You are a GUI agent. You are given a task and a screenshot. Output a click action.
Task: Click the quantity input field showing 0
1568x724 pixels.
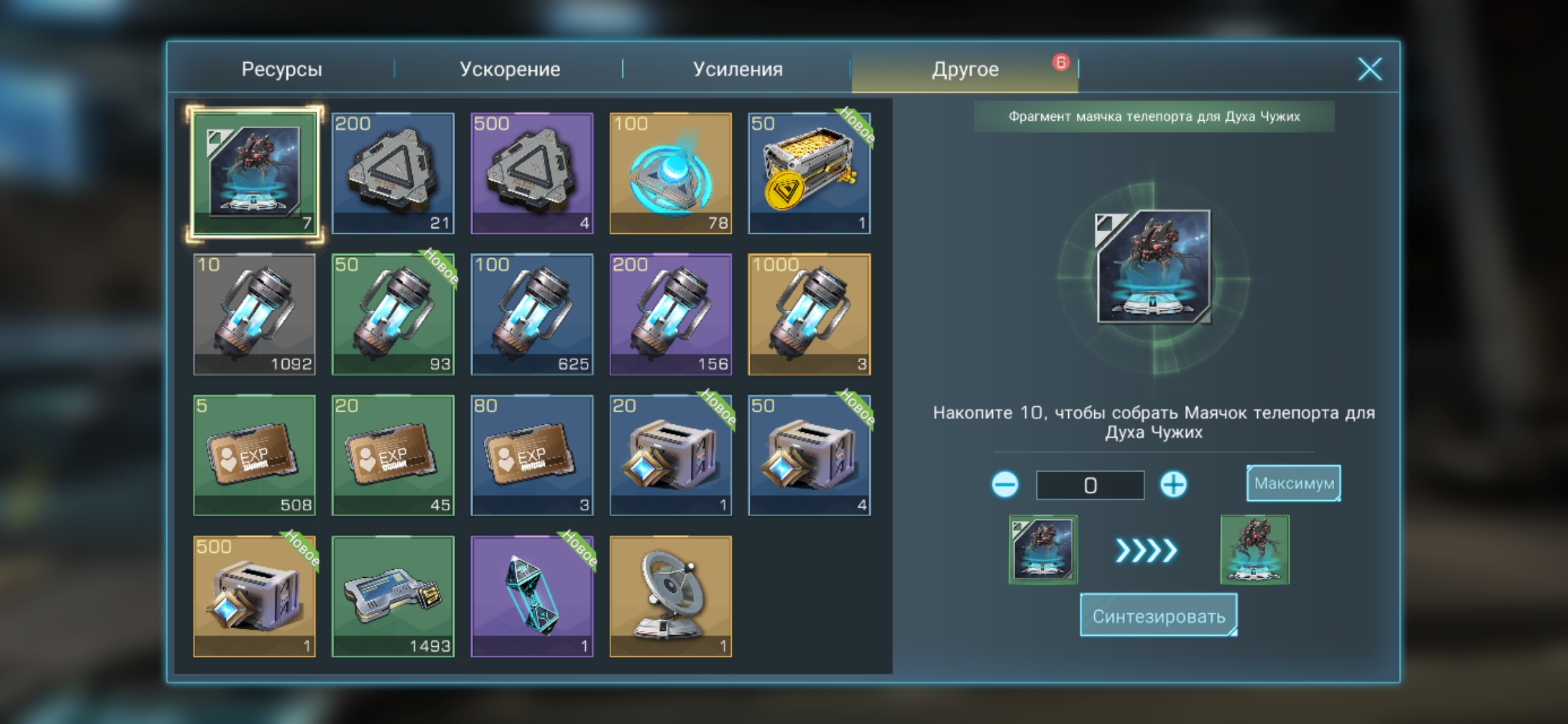coord(1090,485)
